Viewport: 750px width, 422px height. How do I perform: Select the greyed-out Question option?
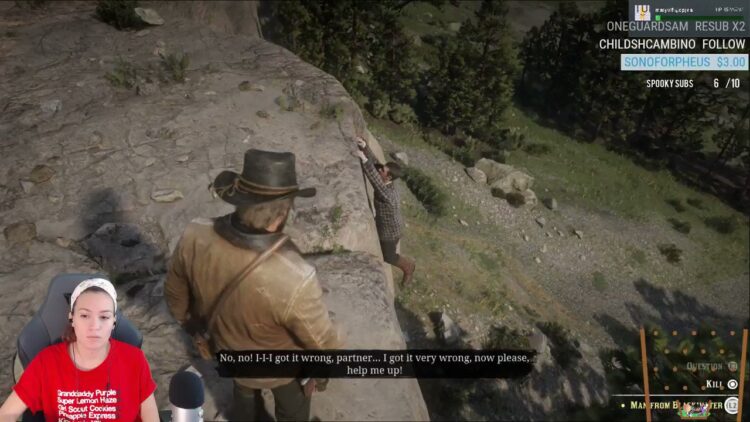tap(711, 366)
